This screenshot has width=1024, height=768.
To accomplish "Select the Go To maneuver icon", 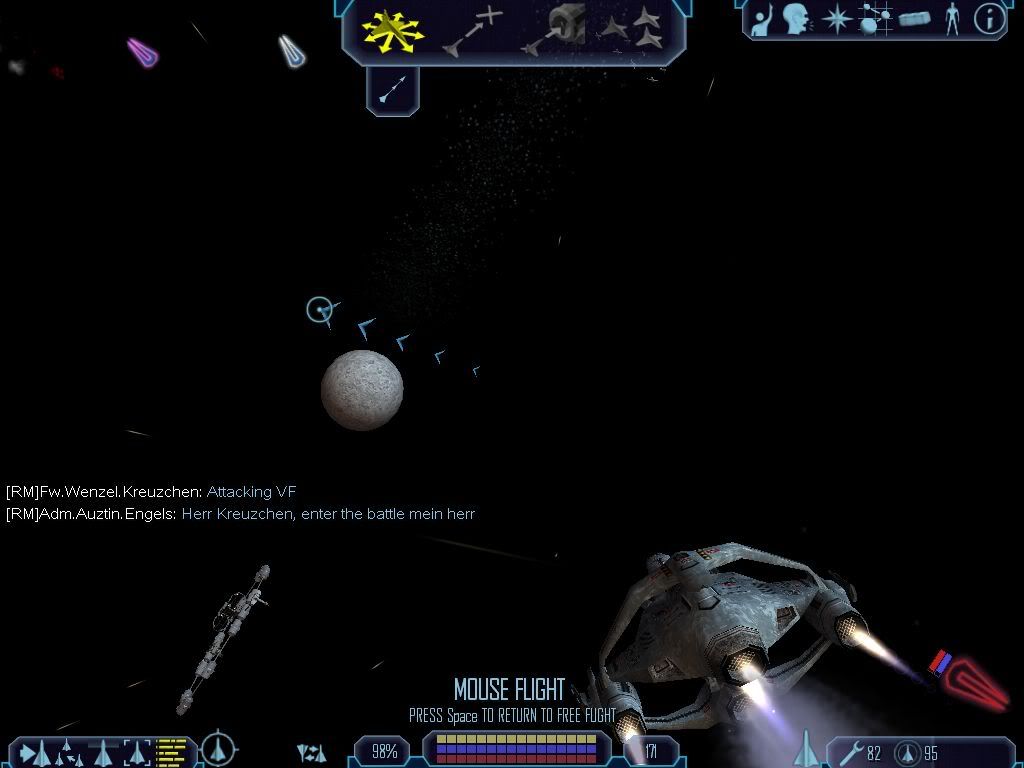I will coord(472,30).
